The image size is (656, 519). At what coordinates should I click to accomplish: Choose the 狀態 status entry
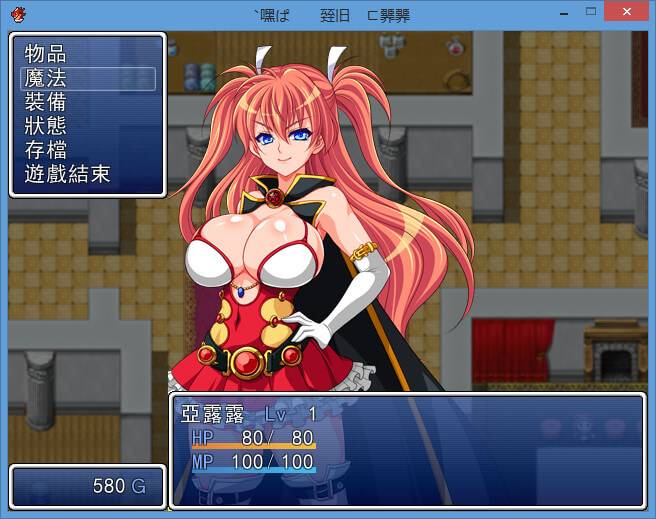point(46,126)
